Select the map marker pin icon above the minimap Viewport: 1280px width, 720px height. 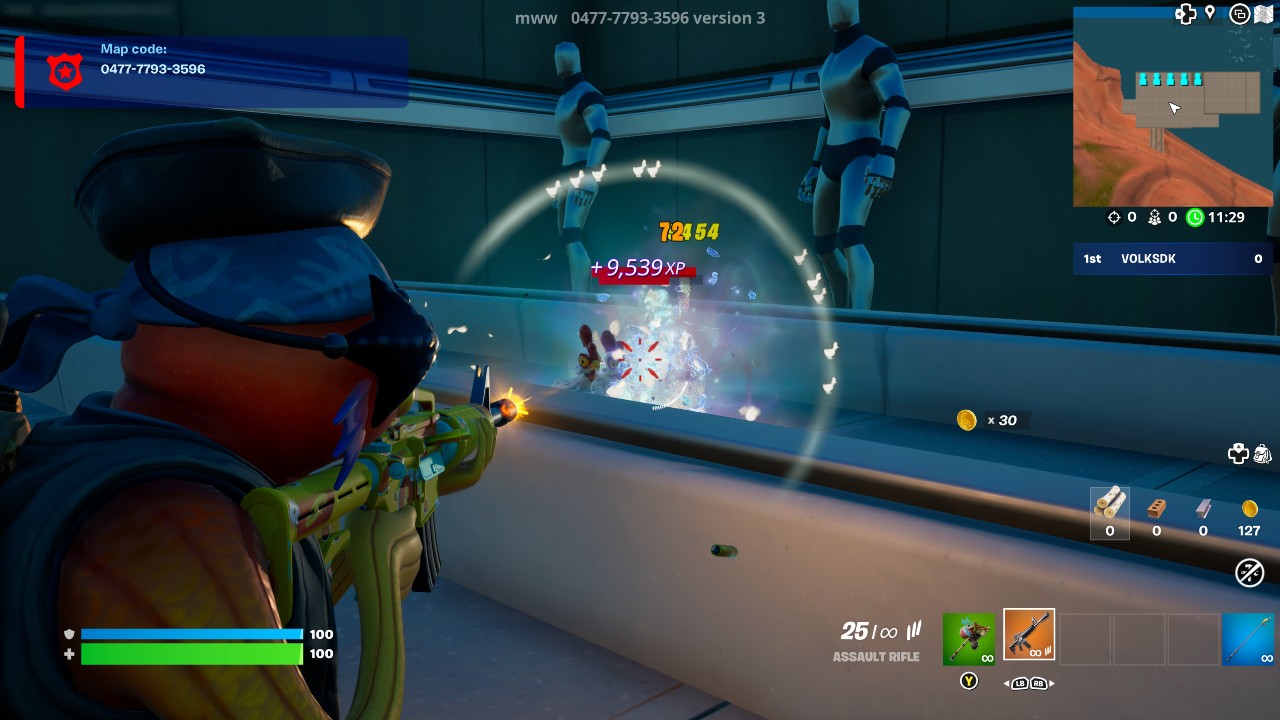click(x=1209, y=13)
